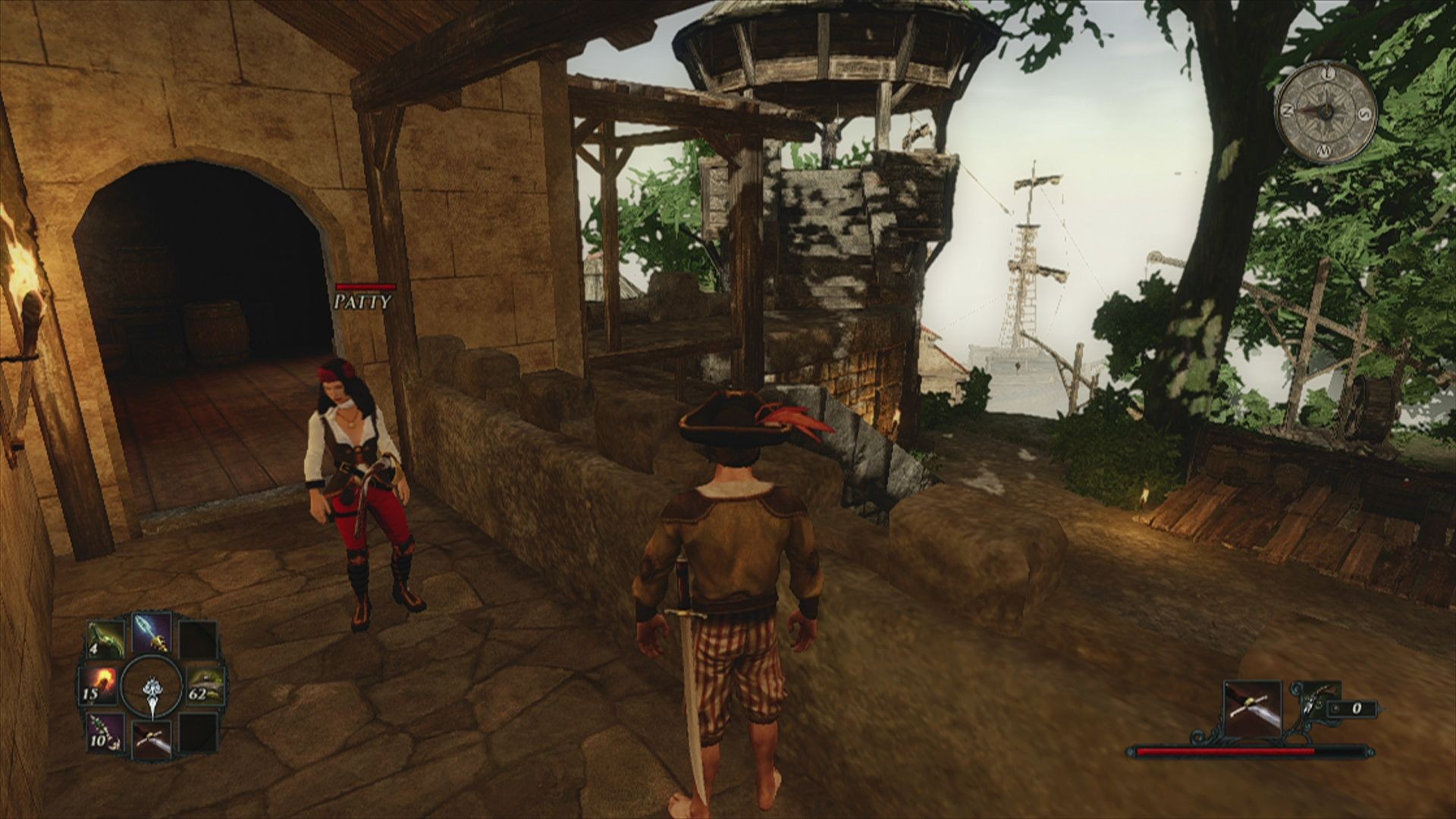Select the equipped pistol icon beside the ammo count
The image size is (1456, 819).
tap(1313, 702)
